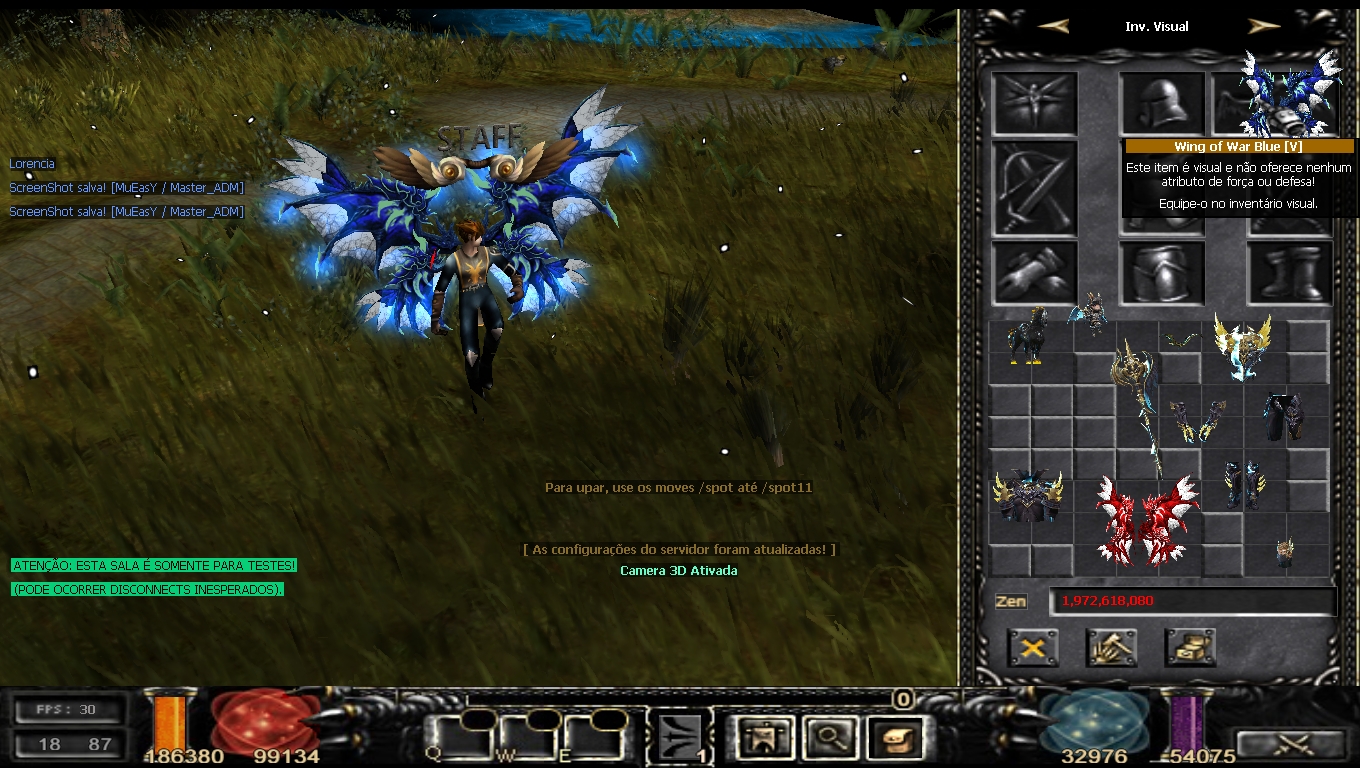
Task: Pick the red wings item in inventory
Action: tap(1146, 520)
